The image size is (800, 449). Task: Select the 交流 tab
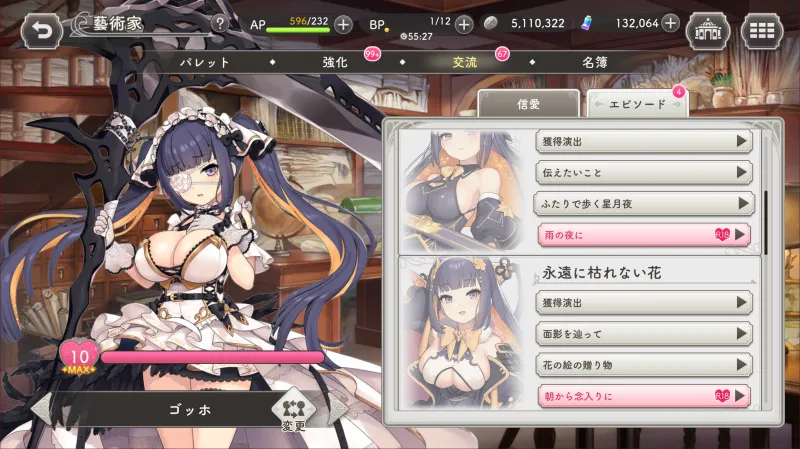[464, 62]
